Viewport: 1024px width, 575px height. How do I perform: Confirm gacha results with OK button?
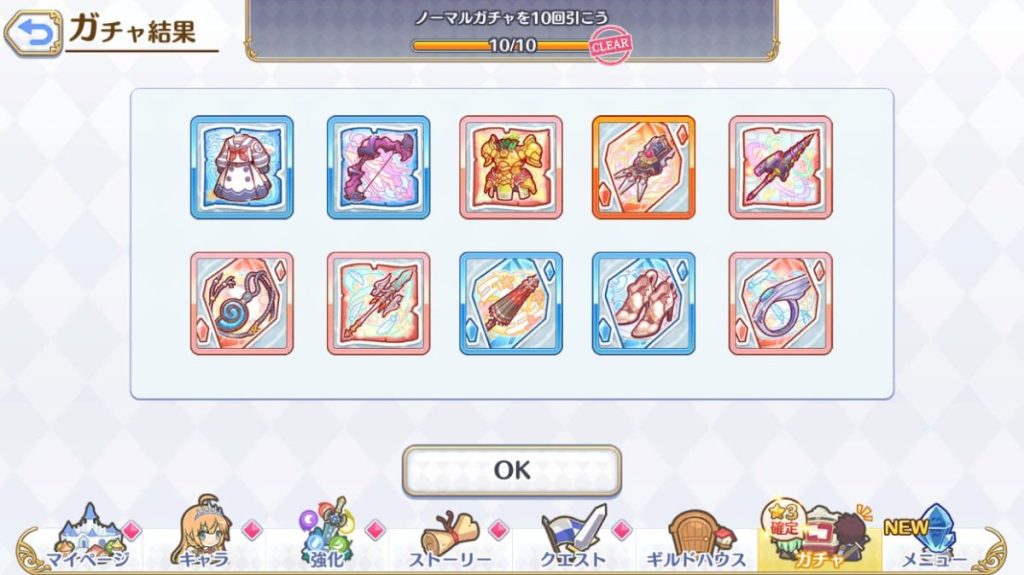click(511, 470)
